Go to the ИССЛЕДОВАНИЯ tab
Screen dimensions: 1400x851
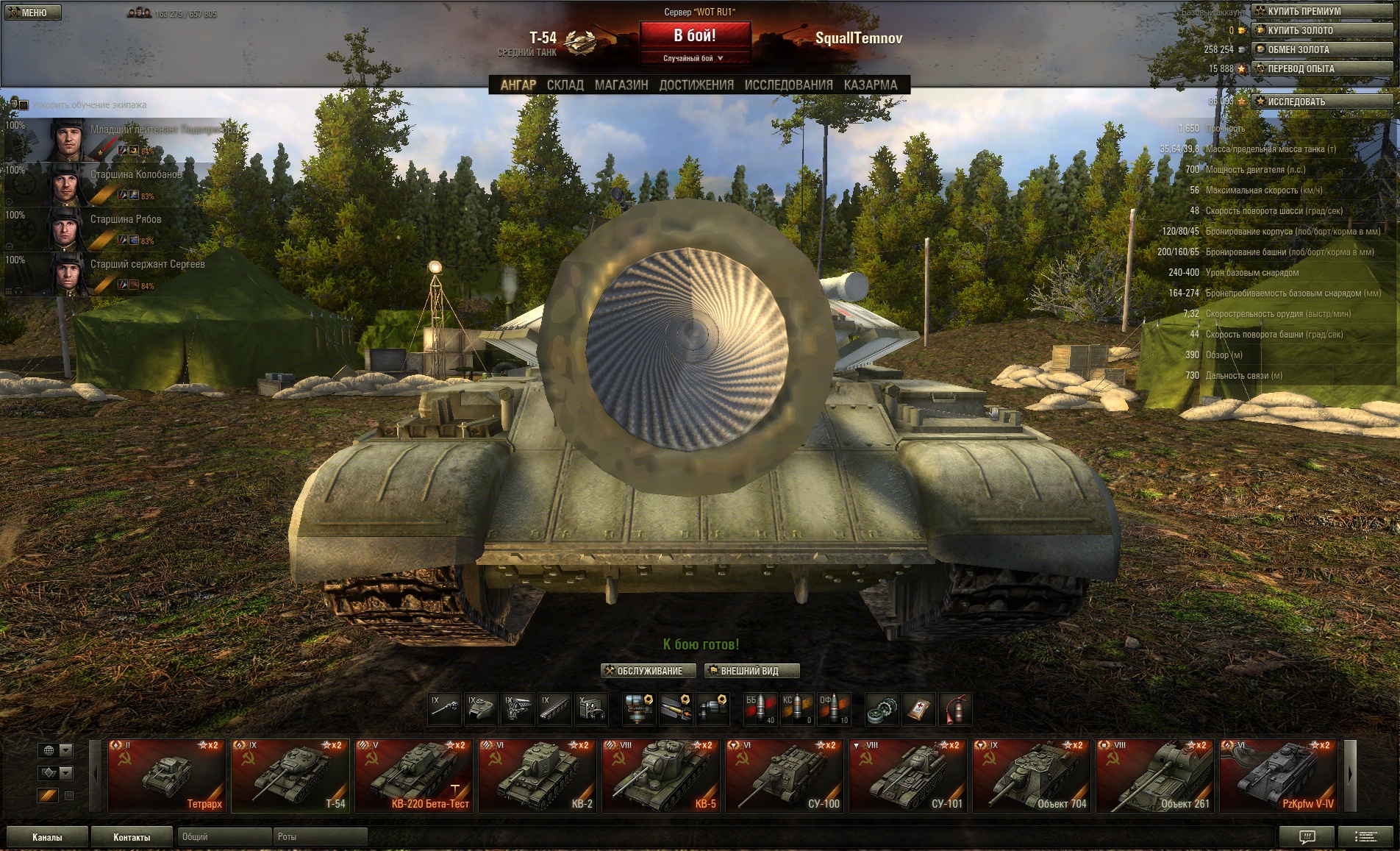pos(788,85)
